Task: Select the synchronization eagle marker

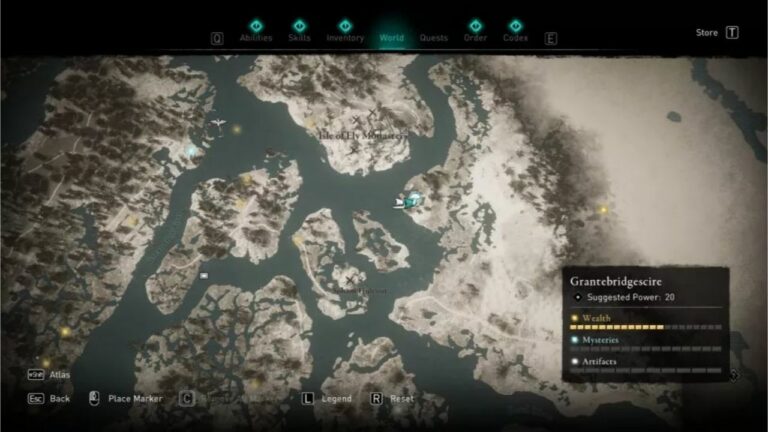Action: click(217, 125)
